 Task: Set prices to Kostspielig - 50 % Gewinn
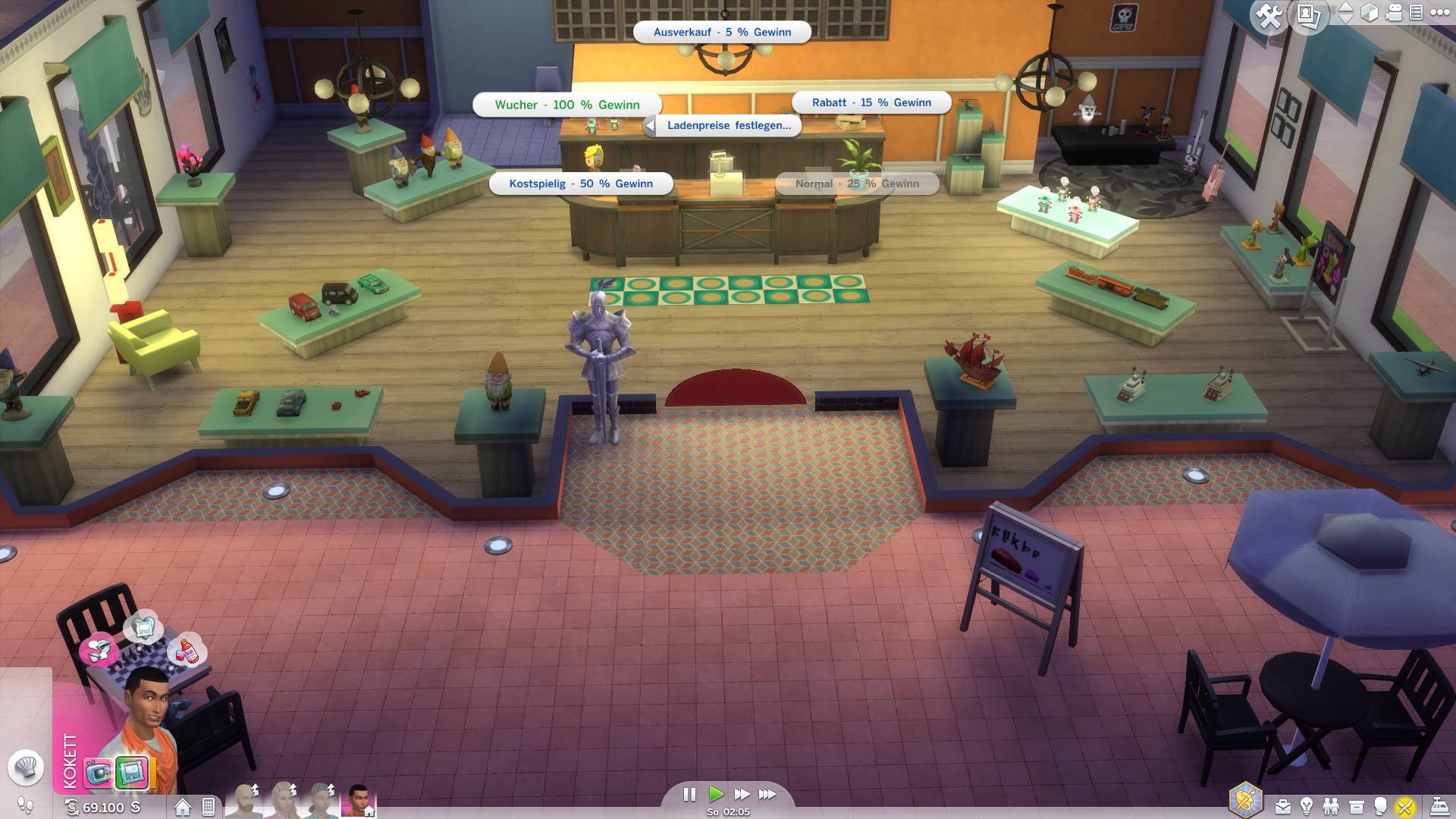click(581, 184)
